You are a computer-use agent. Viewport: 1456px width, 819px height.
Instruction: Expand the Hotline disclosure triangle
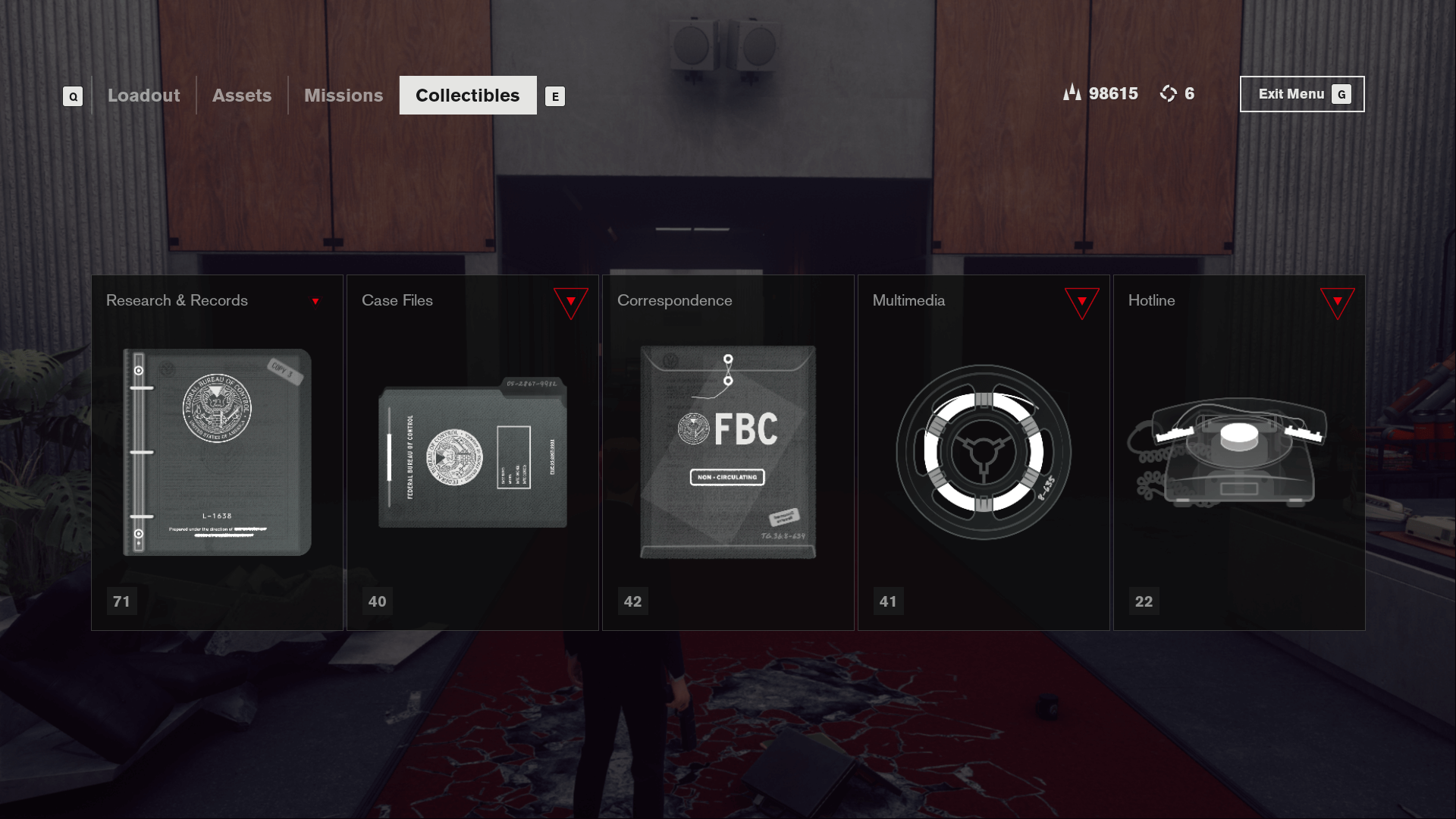coord(1336,301)
